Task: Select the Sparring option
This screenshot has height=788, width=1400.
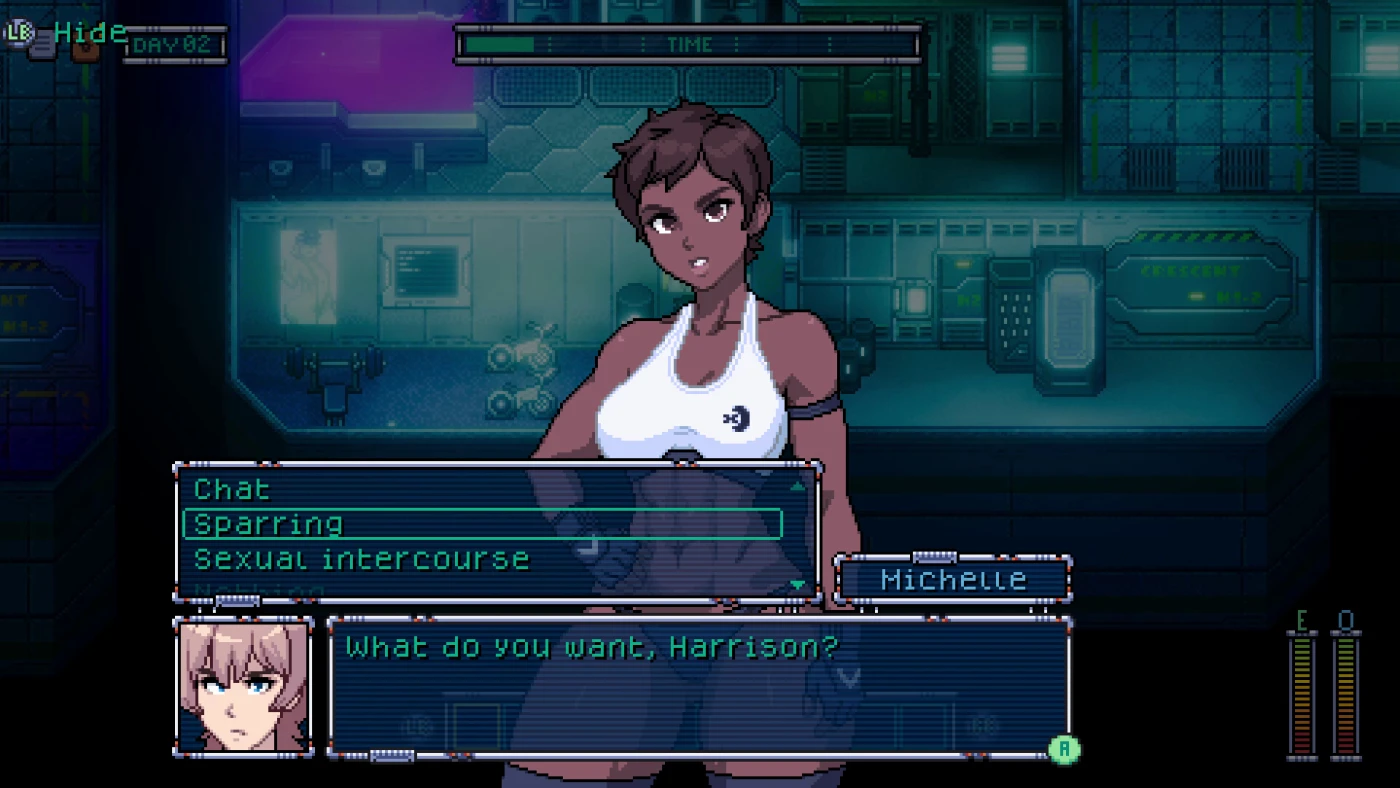Action: (x=268, y=523)
